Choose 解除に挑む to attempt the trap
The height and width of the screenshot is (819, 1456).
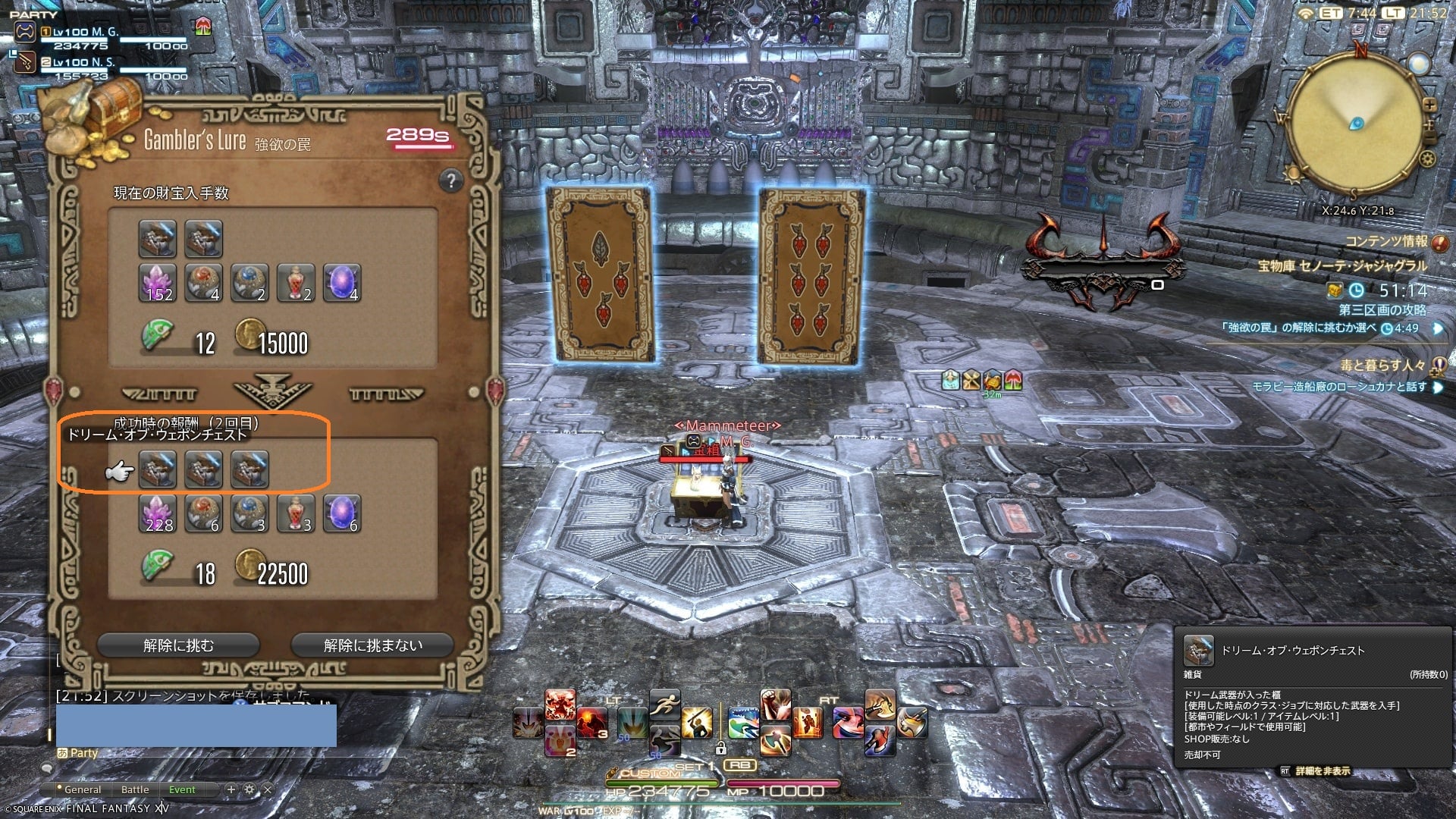click(178, 645)
